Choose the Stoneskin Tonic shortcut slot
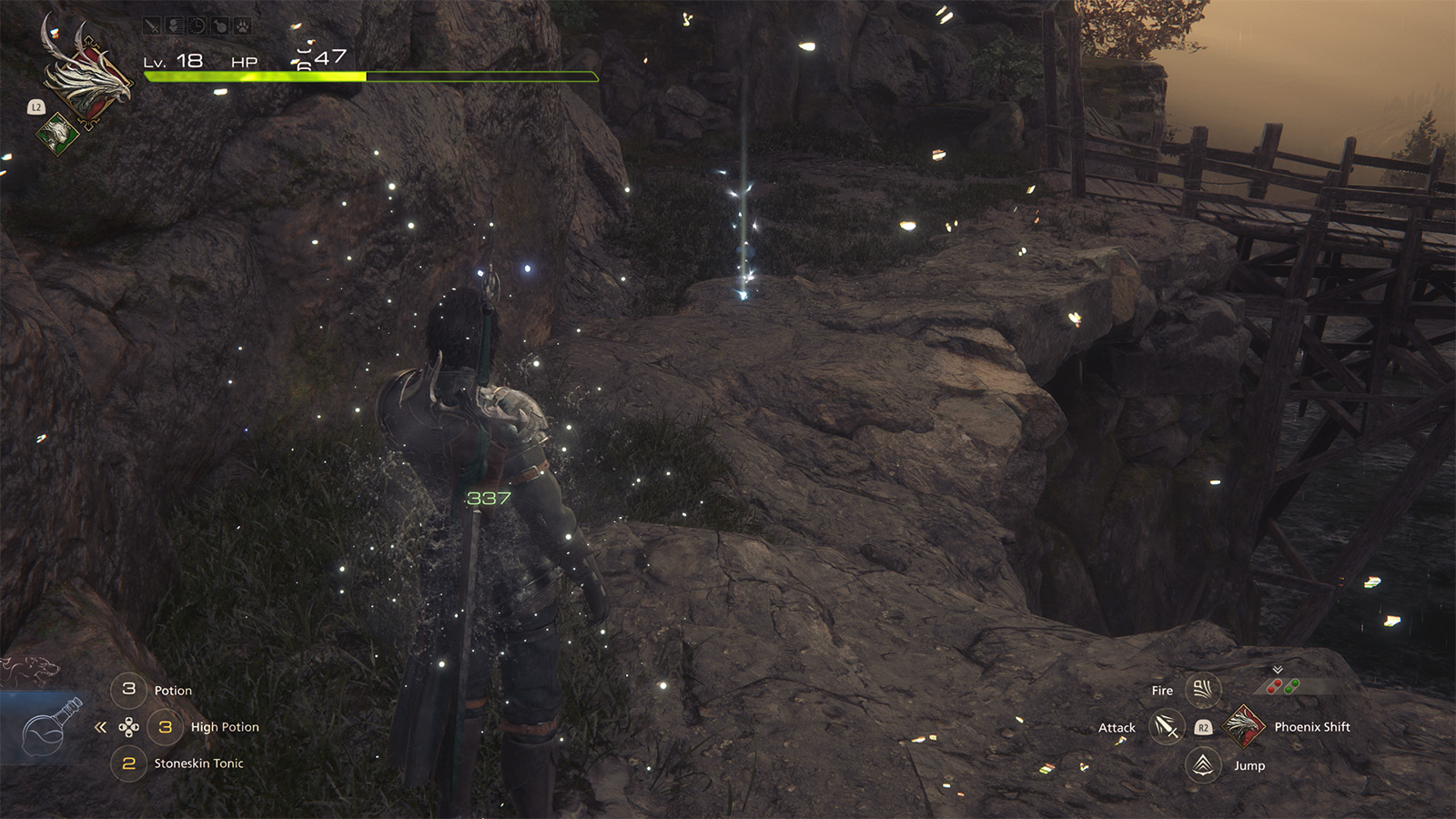Viewport: 1456px width, 819px height. [129, 763]
